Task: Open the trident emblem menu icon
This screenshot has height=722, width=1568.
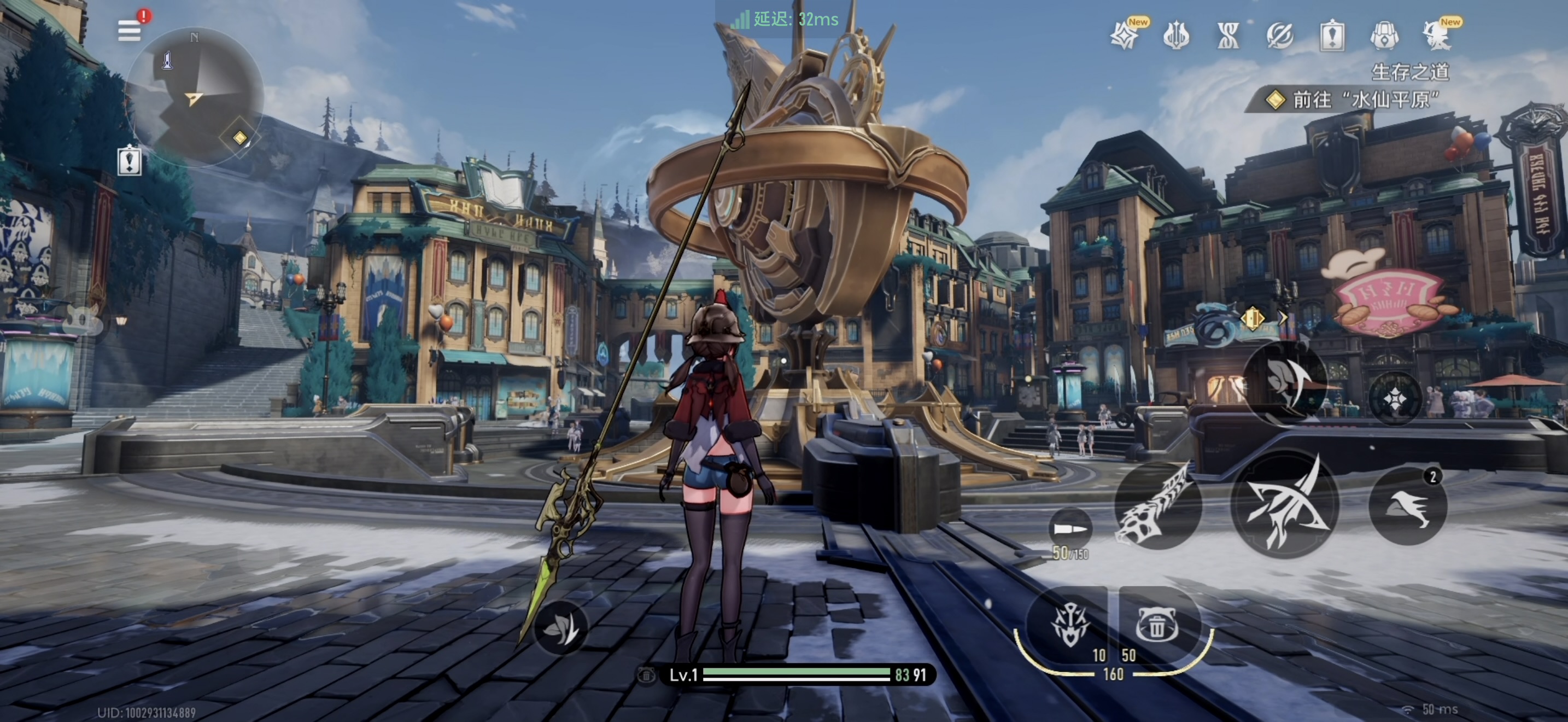Action: tap(1176, 37)
